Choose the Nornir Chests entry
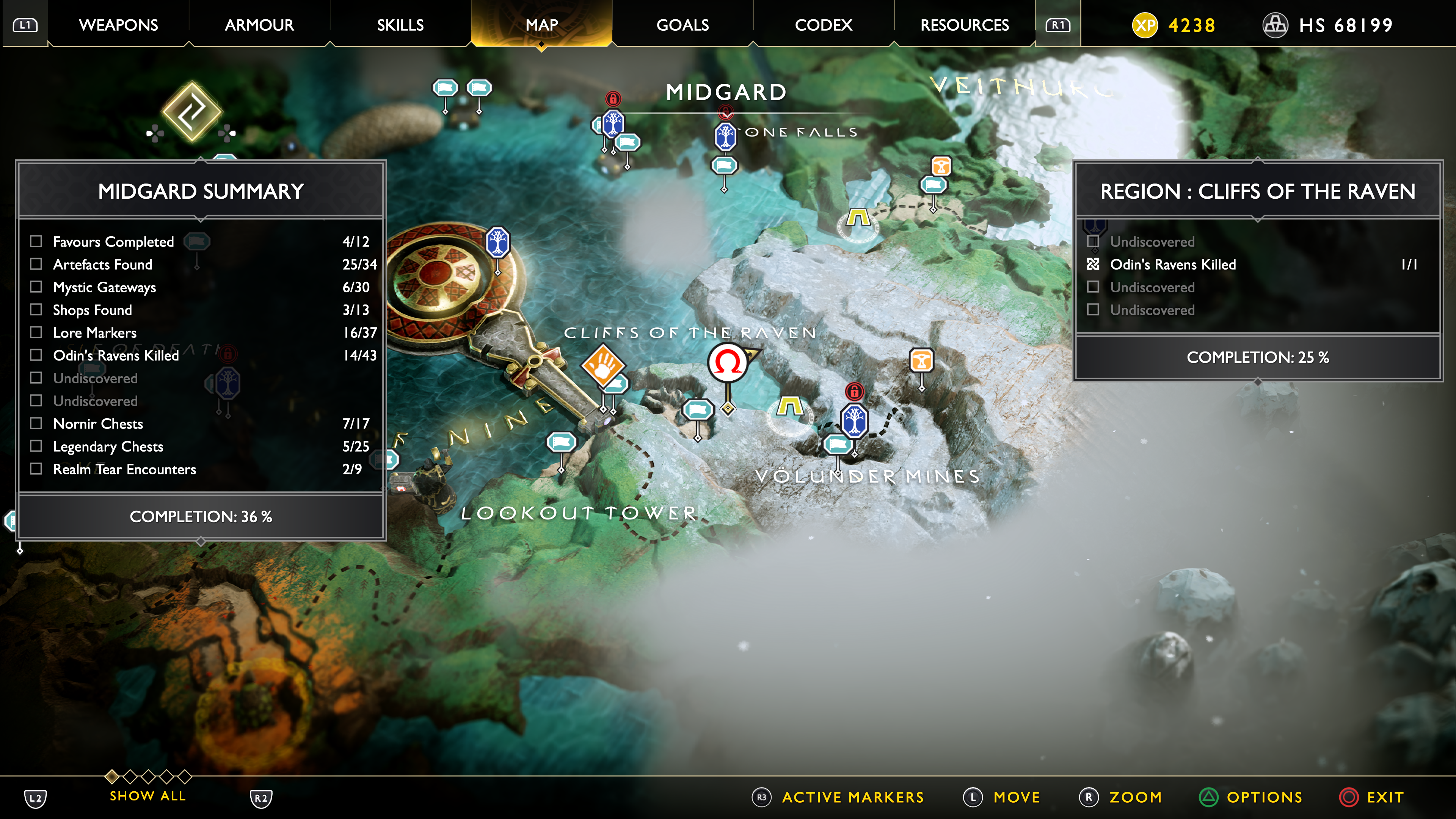Screen dimensions: 1456x819 pyautogui.click(x=36, y=424)
